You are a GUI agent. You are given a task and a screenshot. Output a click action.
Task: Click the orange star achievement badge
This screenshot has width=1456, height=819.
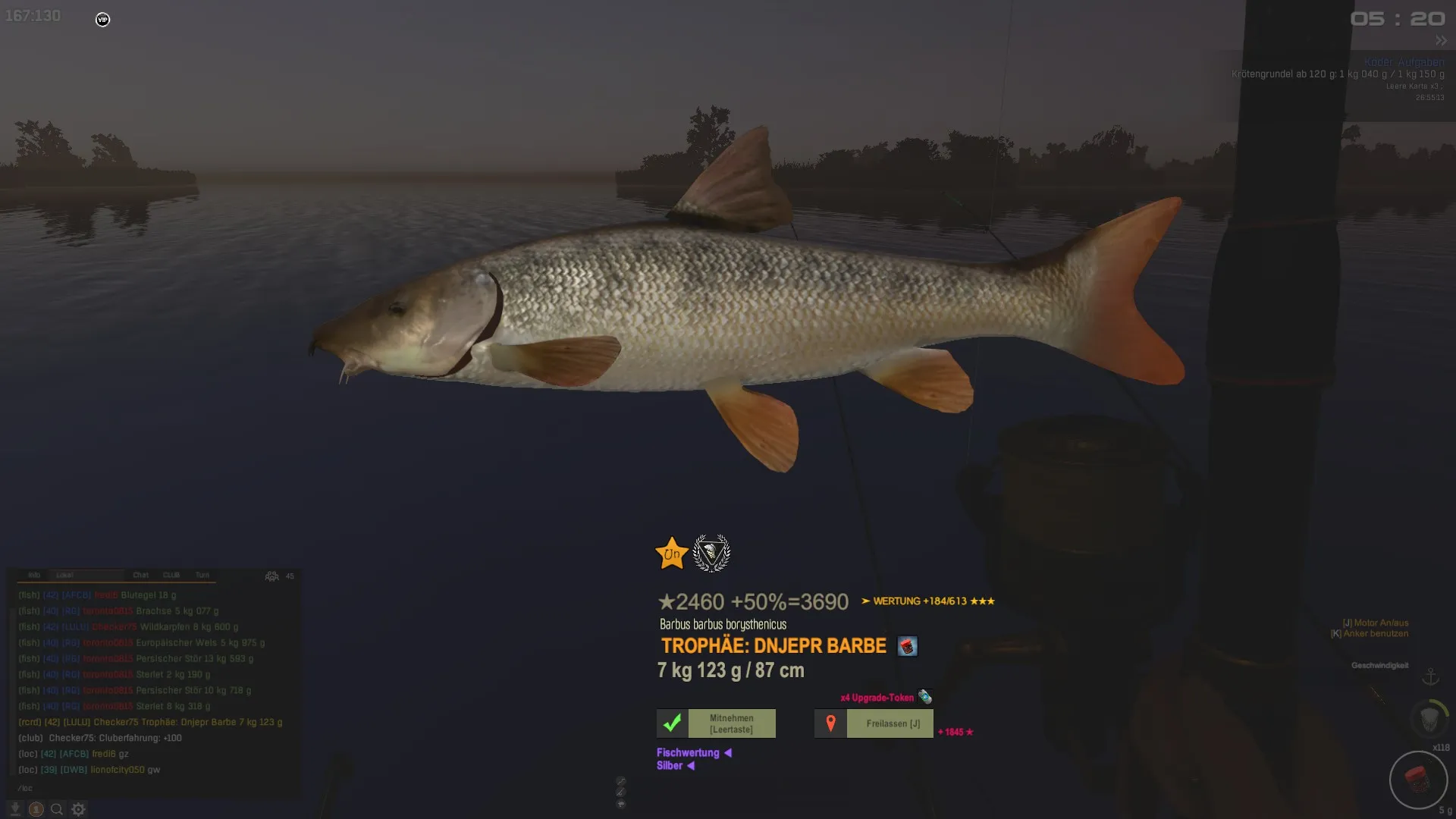pos(671,554)
